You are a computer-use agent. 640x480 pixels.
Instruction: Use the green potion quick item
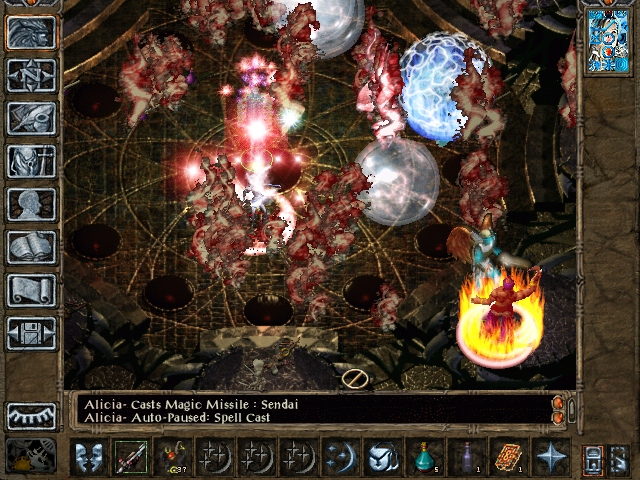coord(424,457)
